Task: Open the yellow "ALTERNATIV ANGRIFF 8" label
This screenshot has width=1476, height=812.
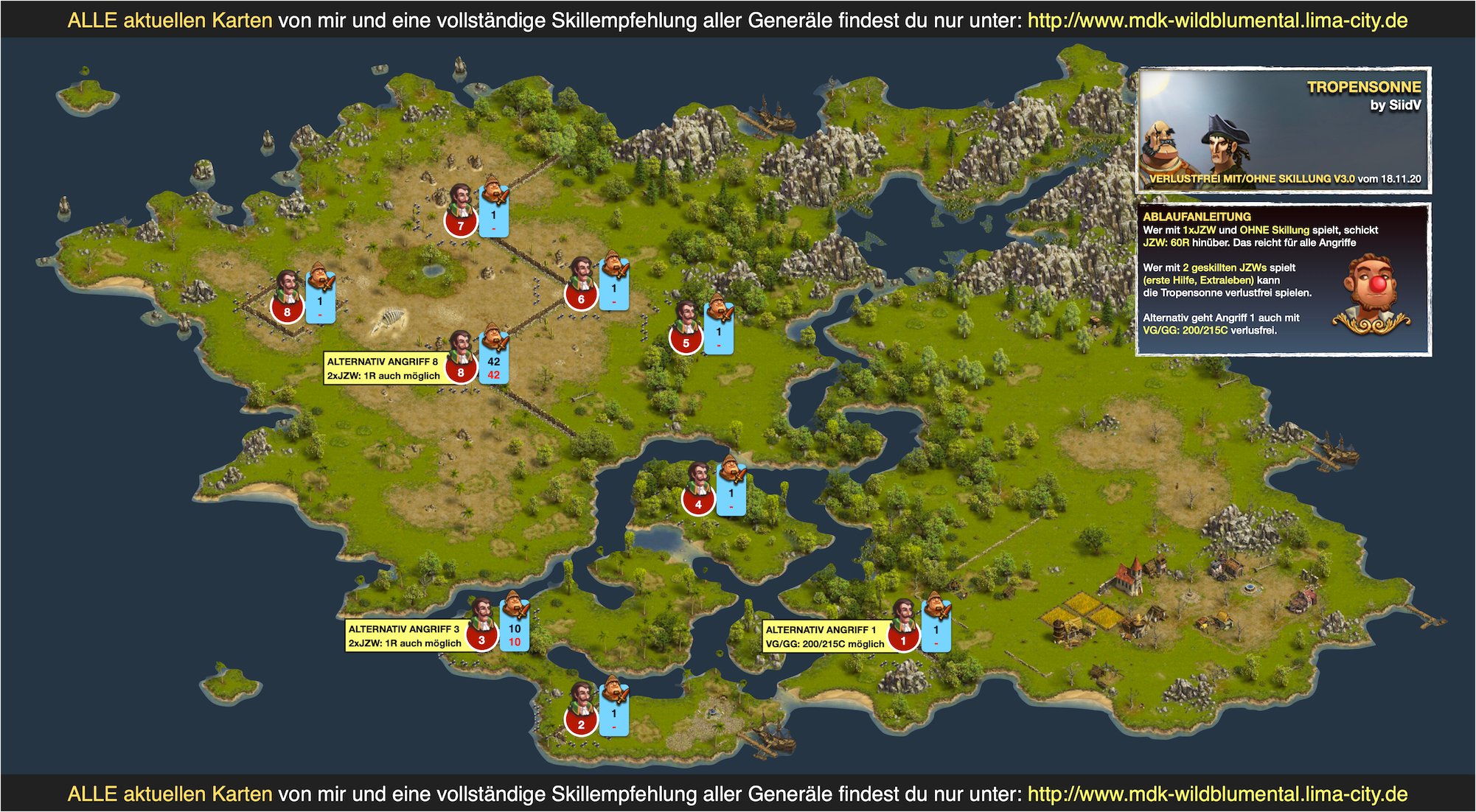Action: [x=383, y=368]
